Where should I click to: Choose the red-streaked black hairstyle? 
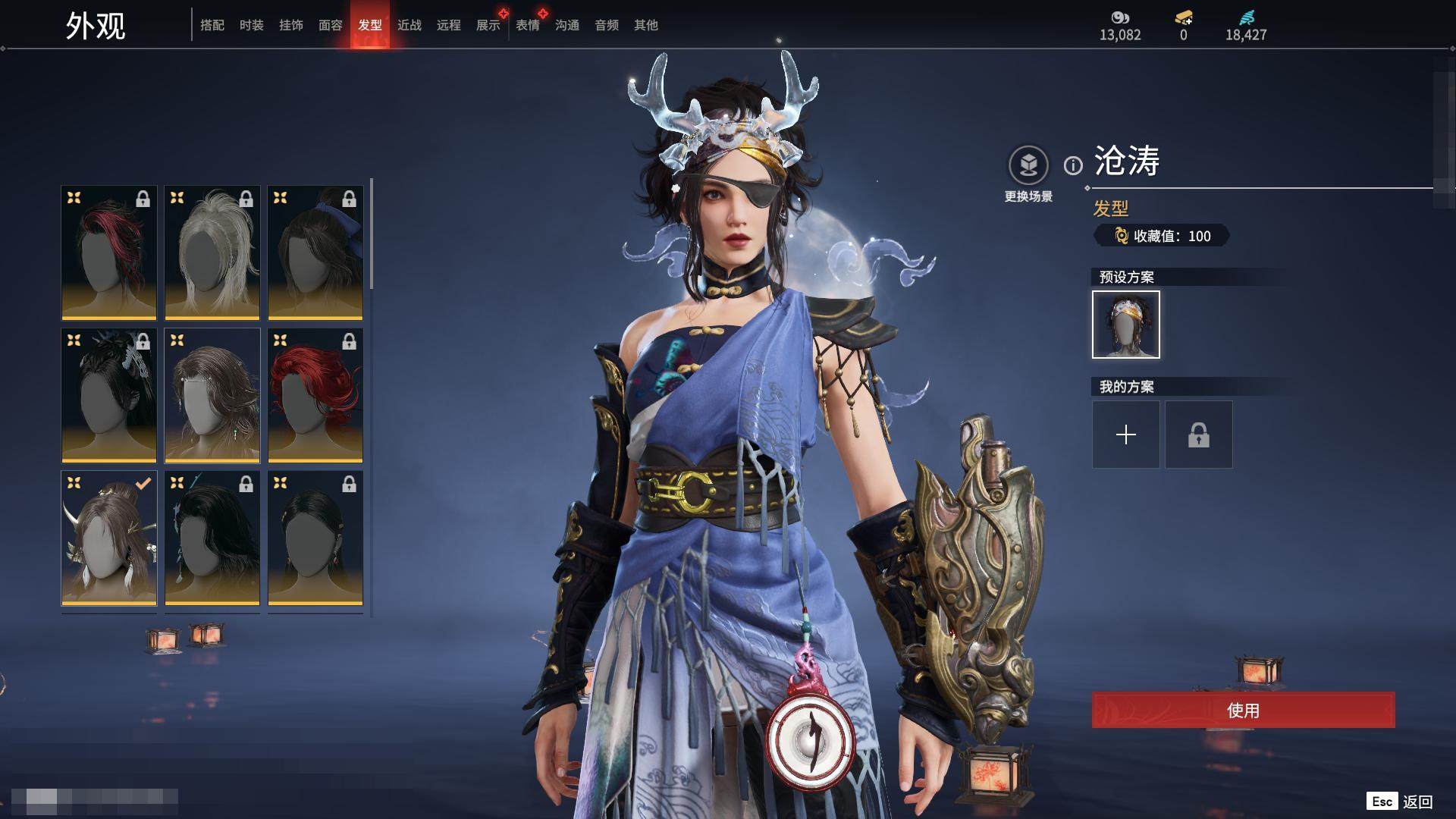click(109, 253)
